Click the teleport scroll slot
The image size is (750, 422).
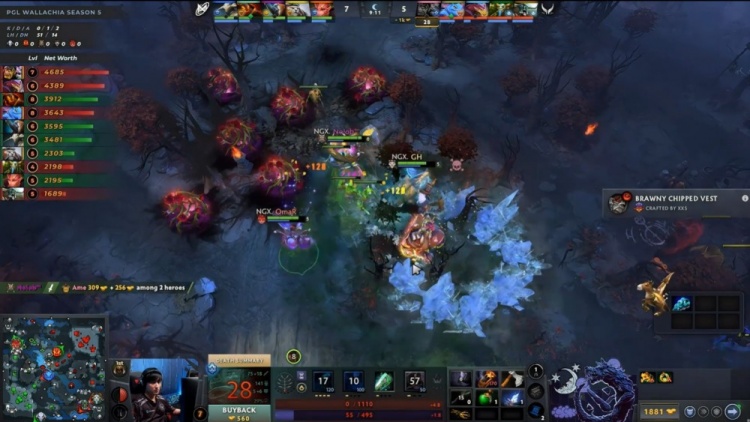pos(536,410)
